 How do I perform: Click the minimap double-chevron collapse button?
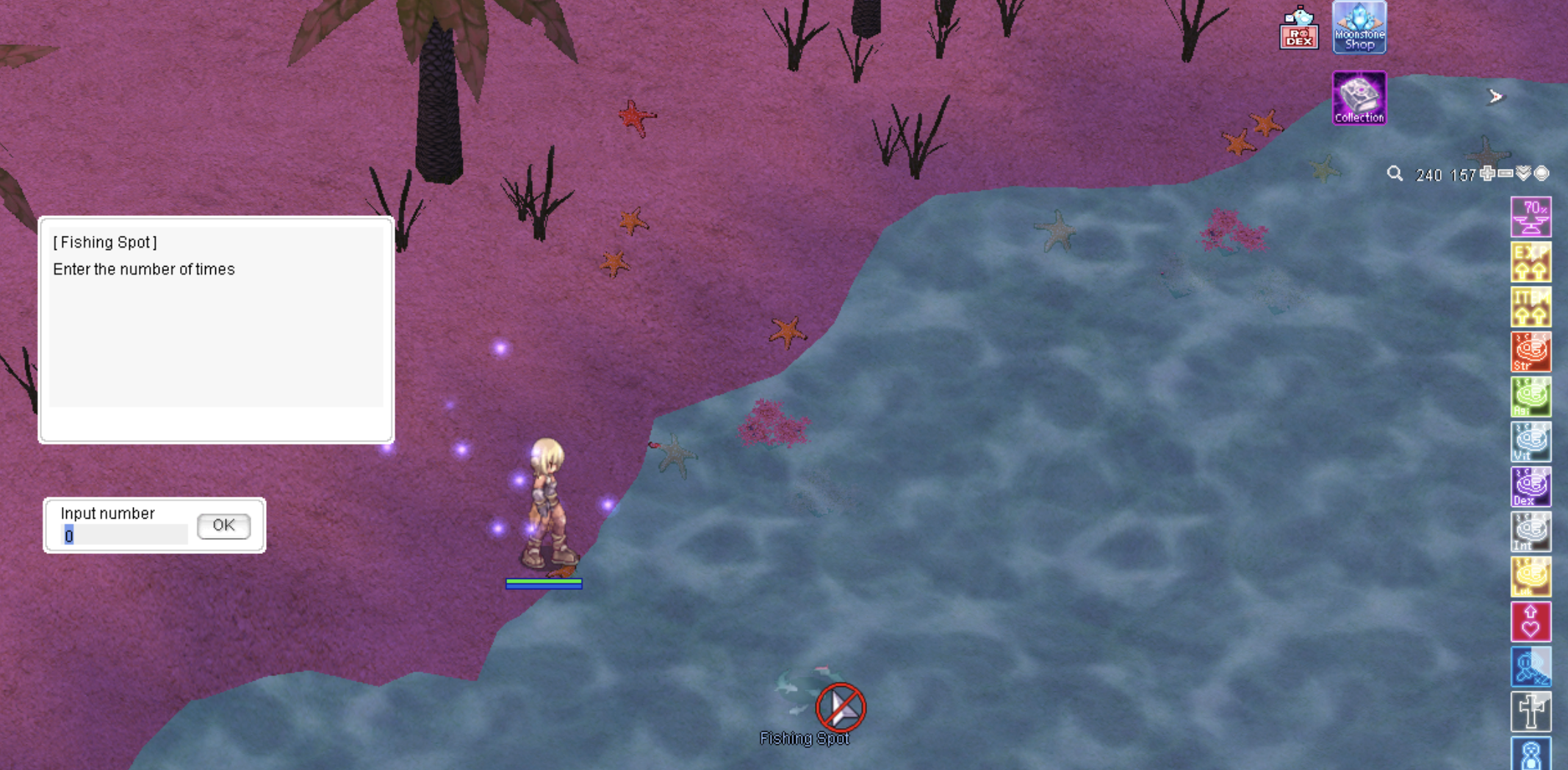pos(1524,173)
